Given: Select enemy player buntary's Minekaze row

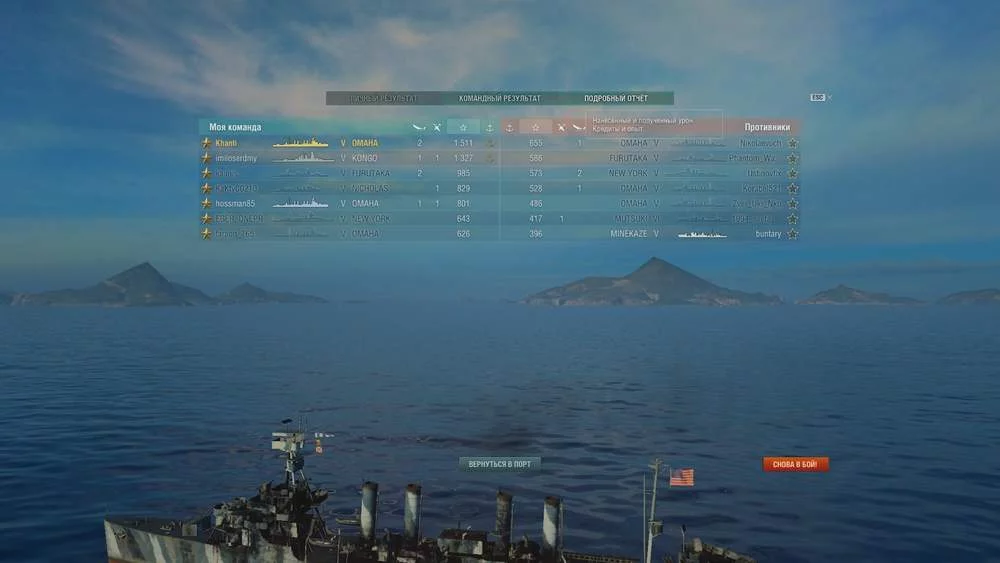Looking at the screenshot, I should (700, 234).
